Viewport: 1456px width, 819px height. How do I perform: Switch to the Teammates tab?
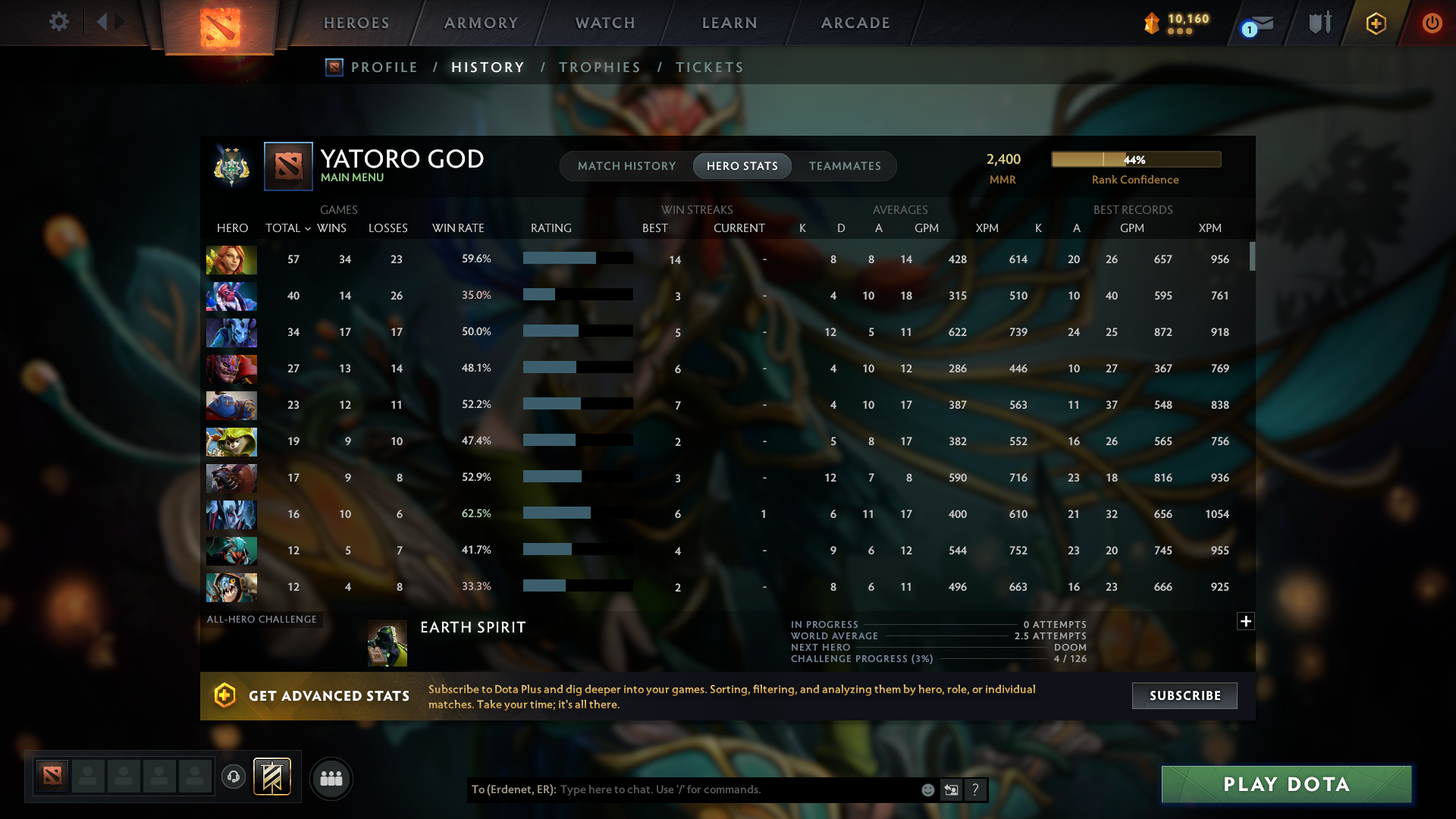(x=845, y=165)
